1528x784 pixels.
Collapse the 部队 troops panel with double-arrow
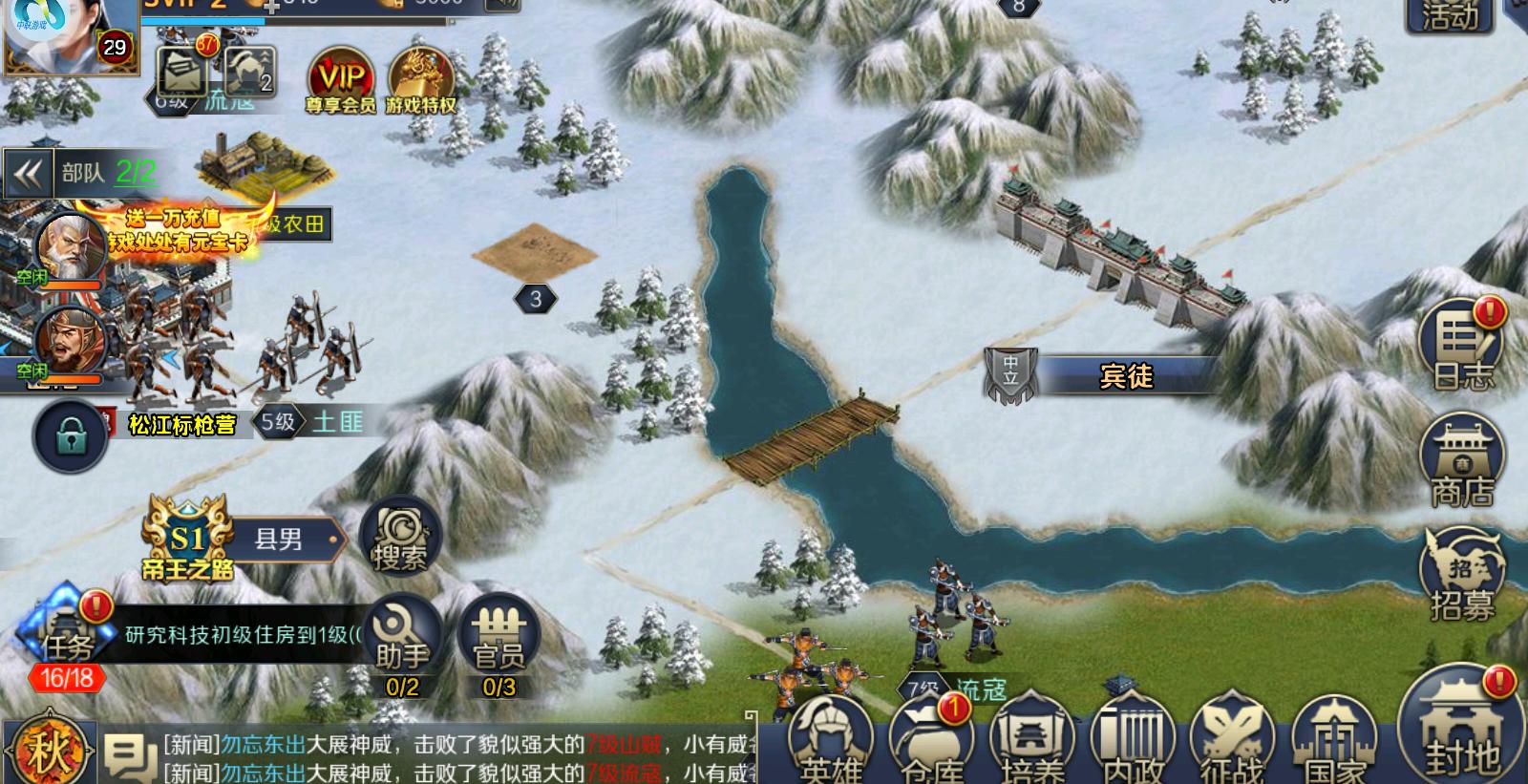point(27,172)
